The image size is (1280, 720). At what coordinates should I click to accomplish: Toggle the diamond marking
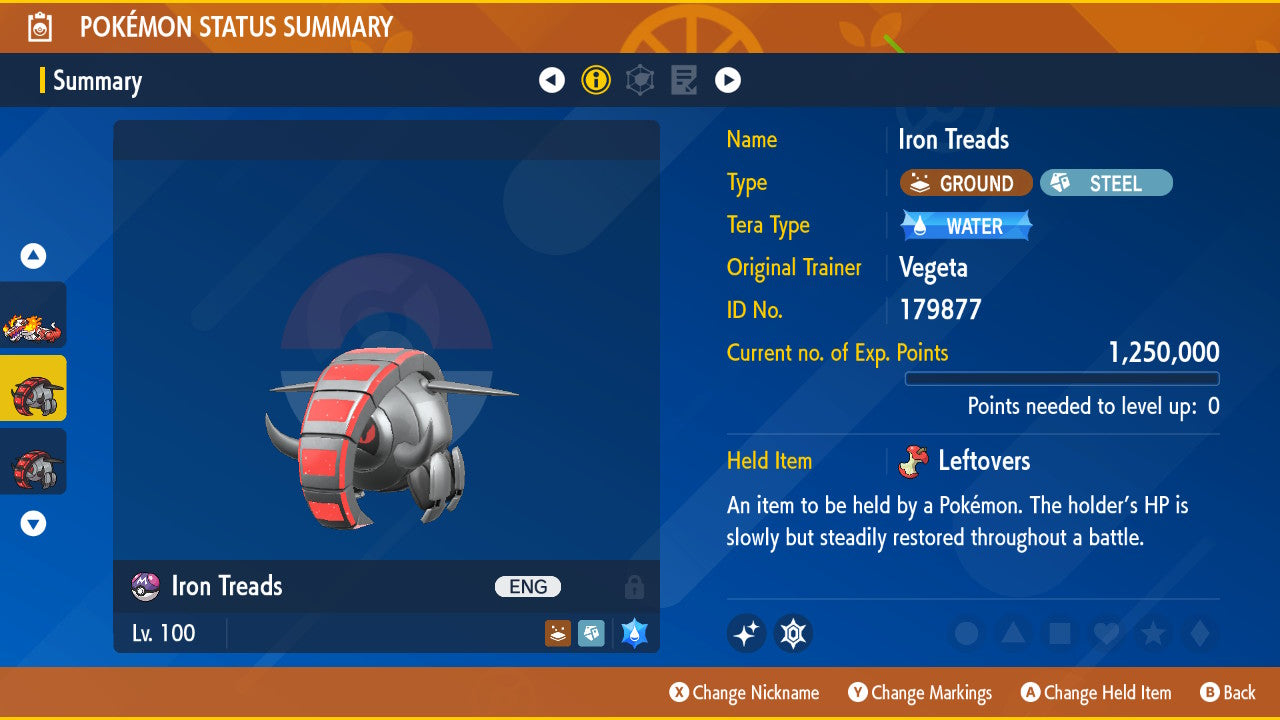1198,633
